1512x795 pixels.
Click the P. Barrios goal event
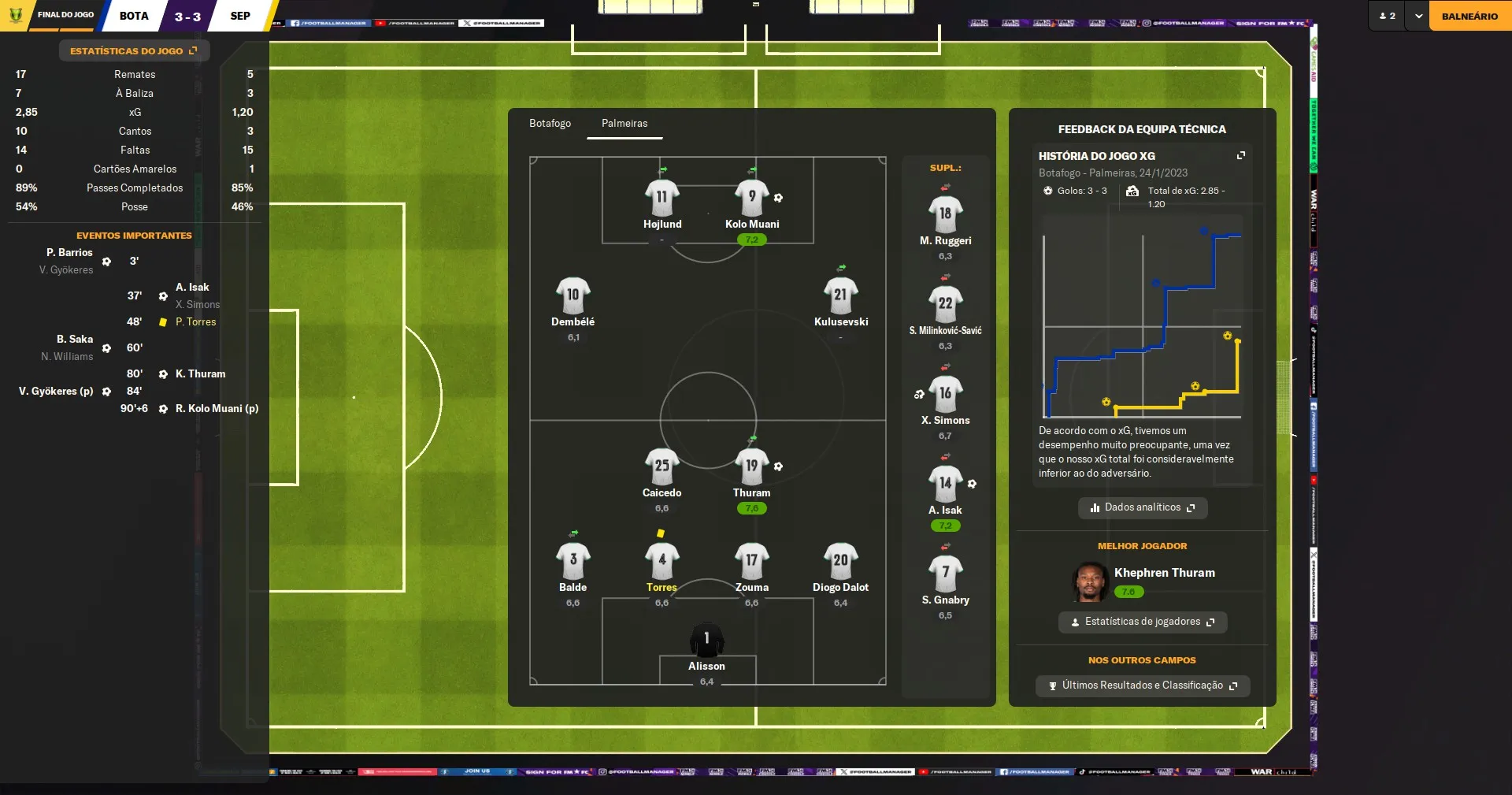69,253
